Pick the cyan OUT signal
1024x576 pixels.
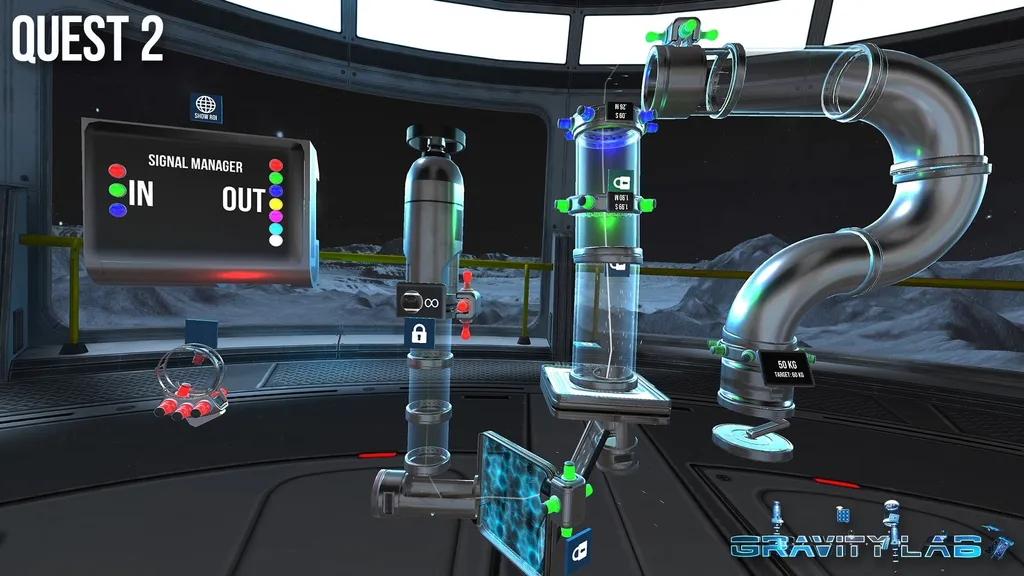(277, 228)
